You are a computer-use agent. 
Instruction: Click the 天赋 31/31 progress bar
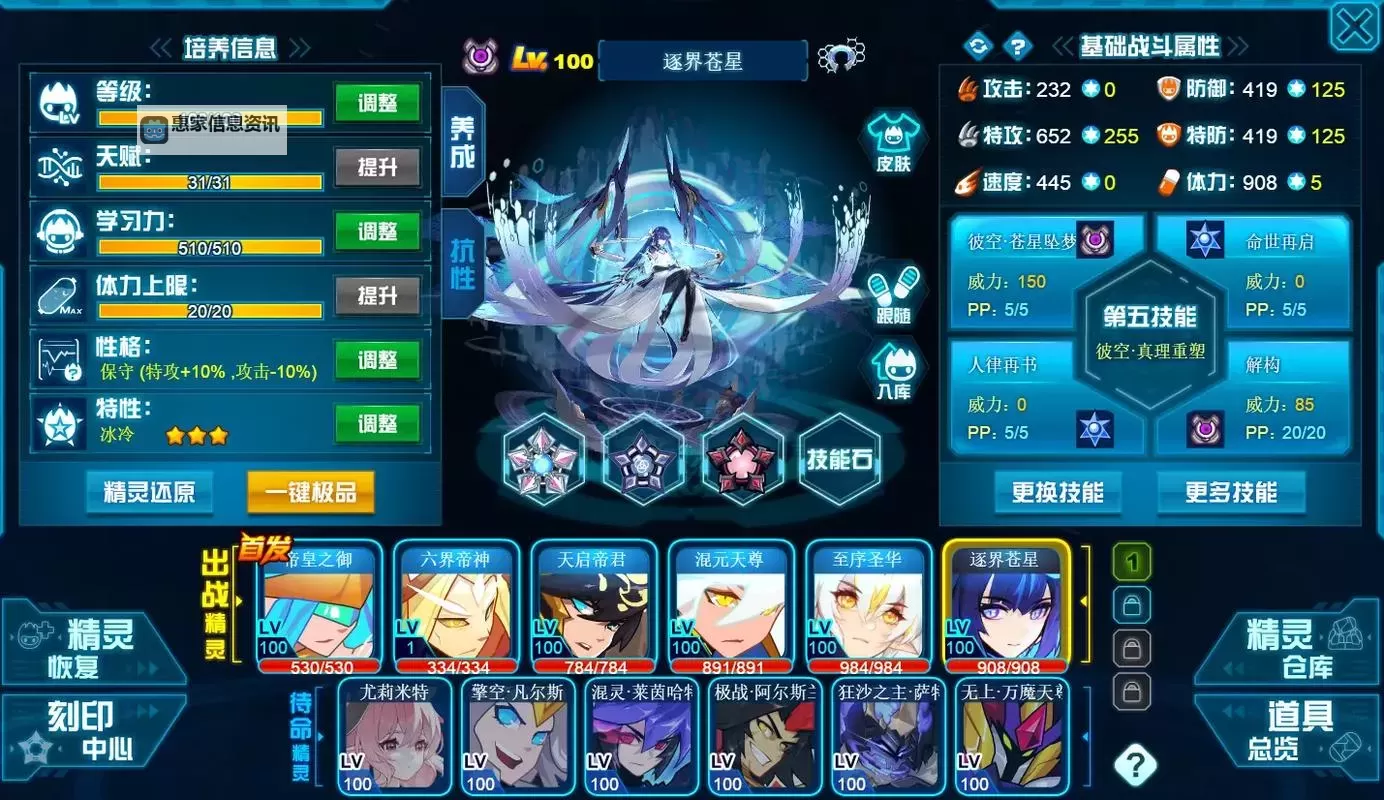coord(208,180)
